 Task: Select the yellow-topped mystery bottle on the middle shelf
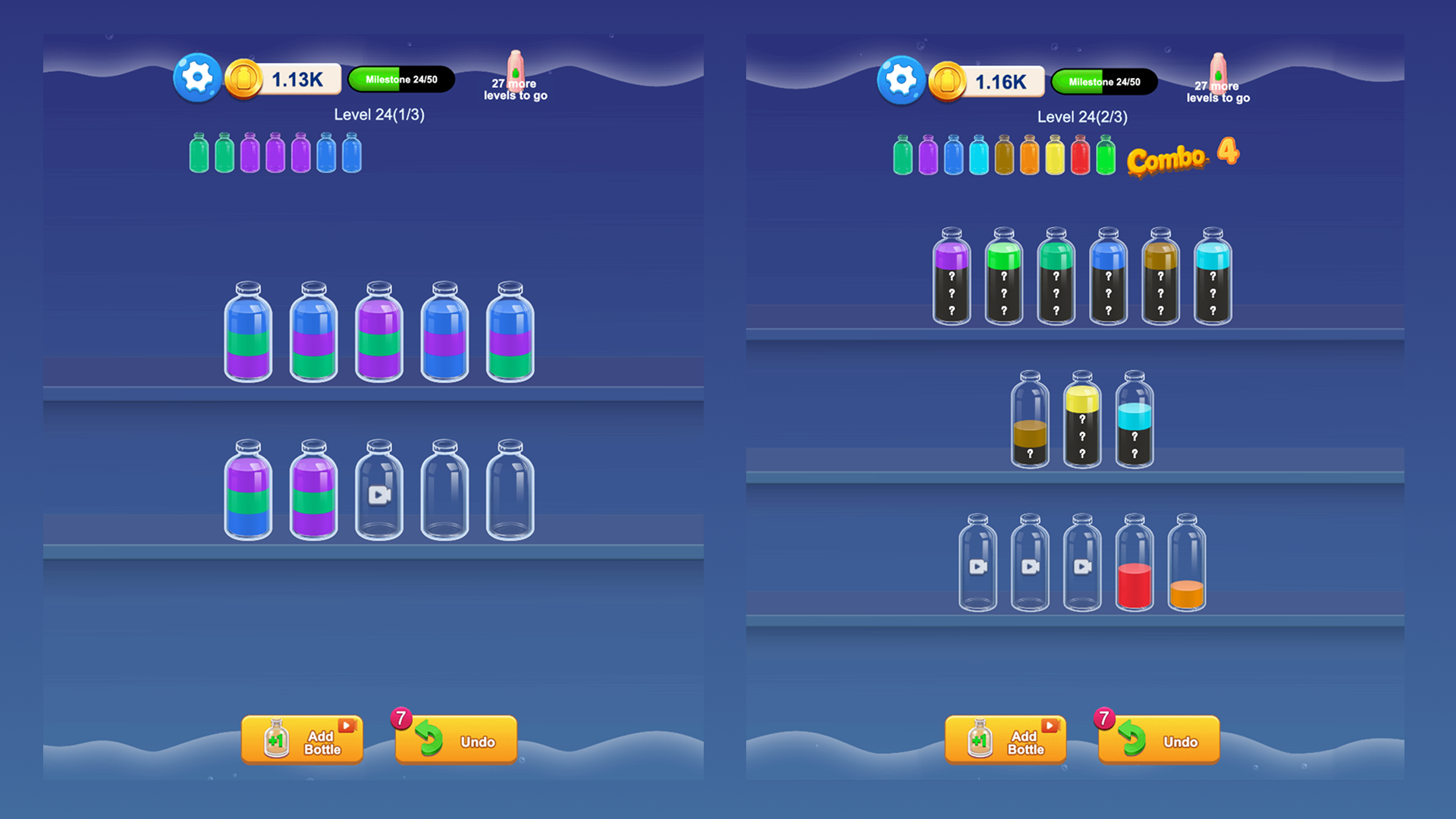pyautogui.click(x=1083, y=421)
